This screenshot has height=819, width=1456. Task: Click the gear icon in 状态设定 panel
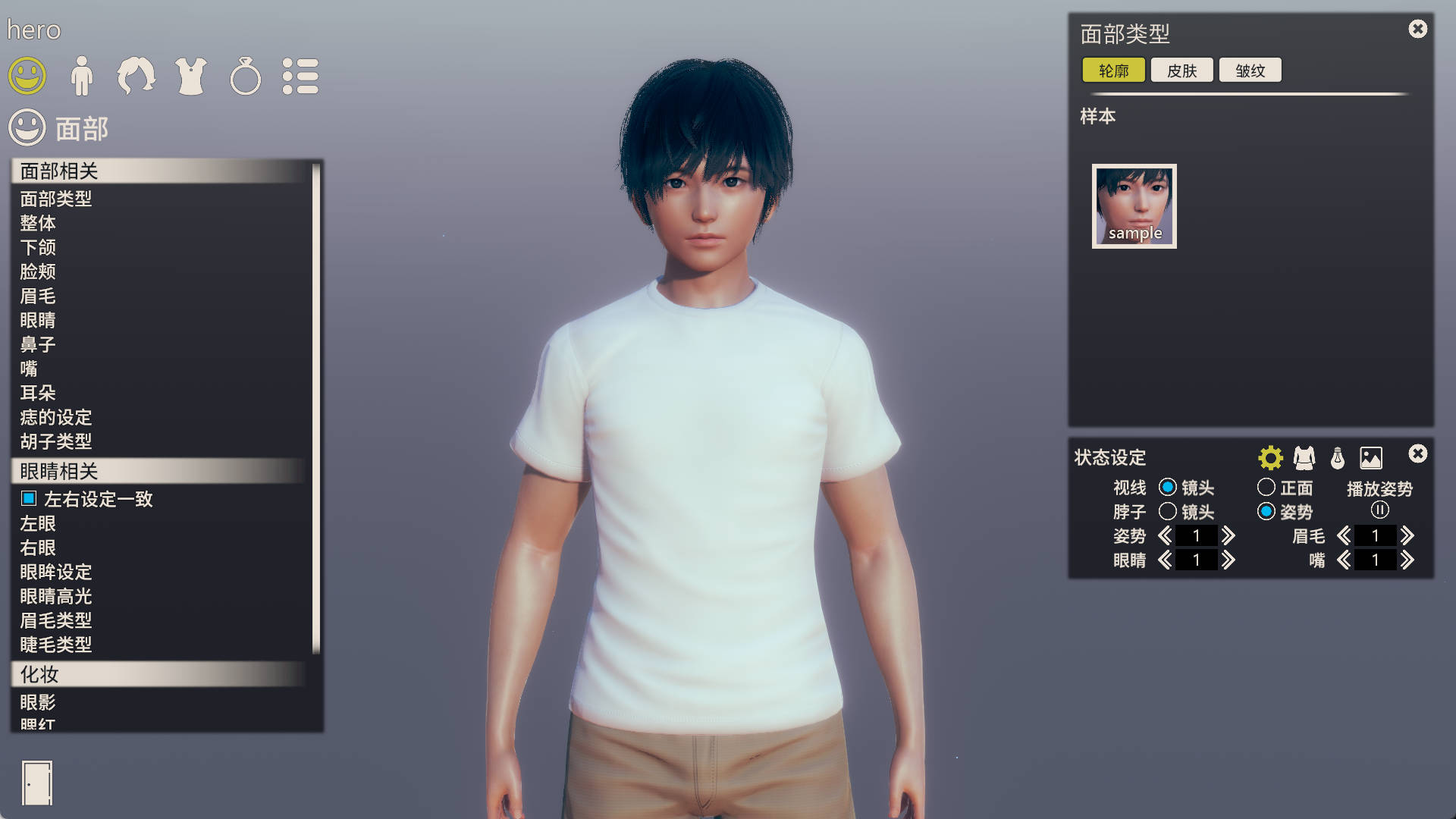click(x=1269, y=457)
